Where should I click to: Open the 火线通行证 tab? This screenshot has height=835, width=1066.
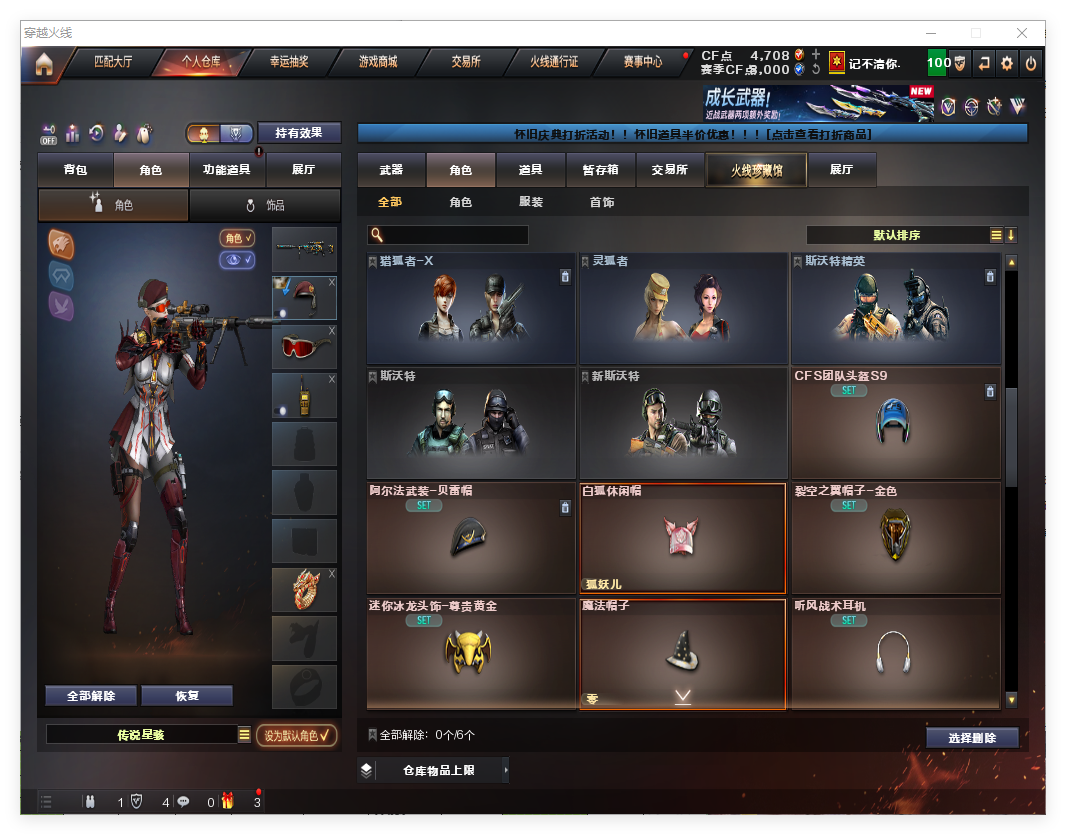(553, 62)
